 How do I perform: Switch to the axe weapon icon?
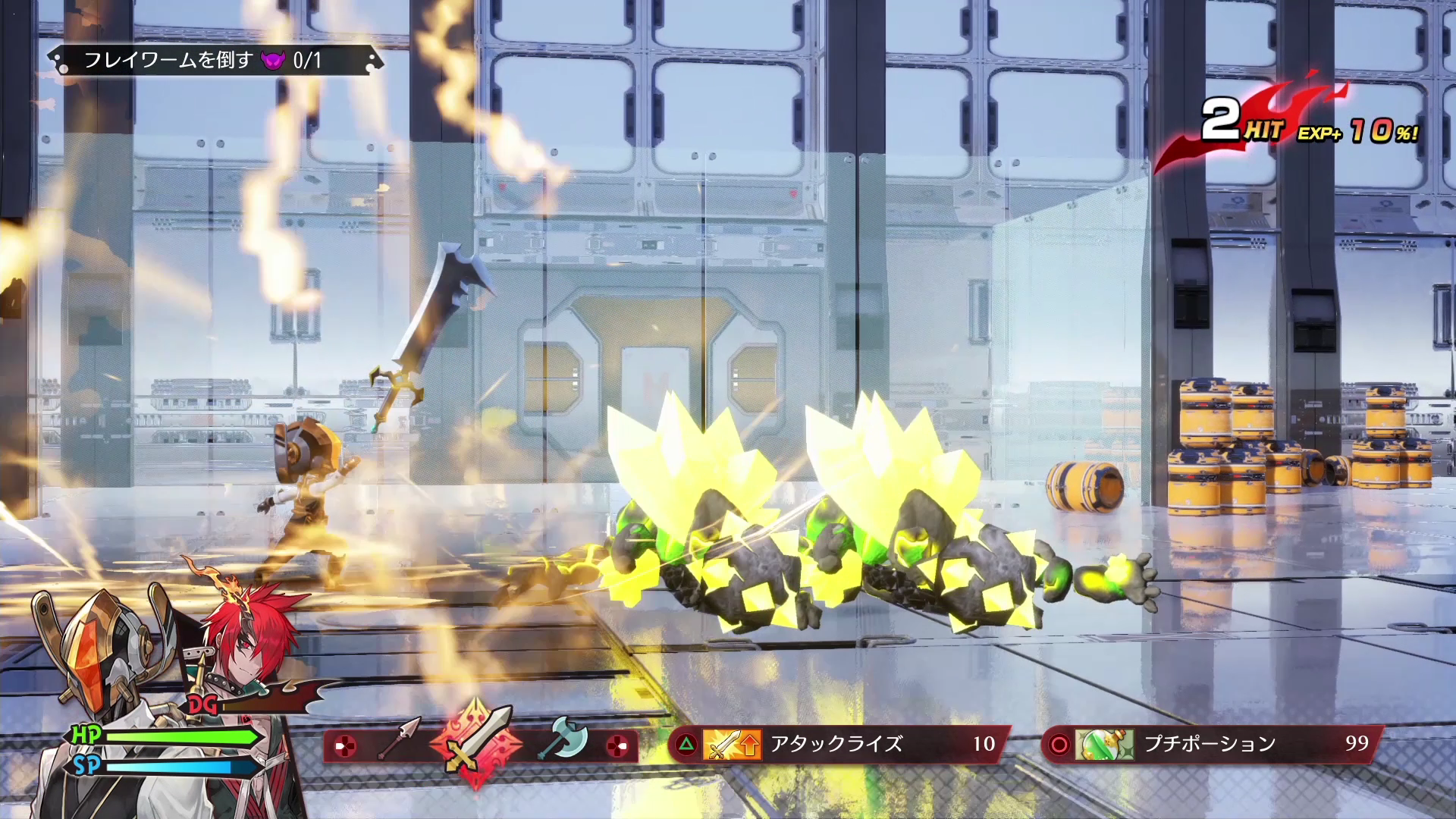(563, 738)
